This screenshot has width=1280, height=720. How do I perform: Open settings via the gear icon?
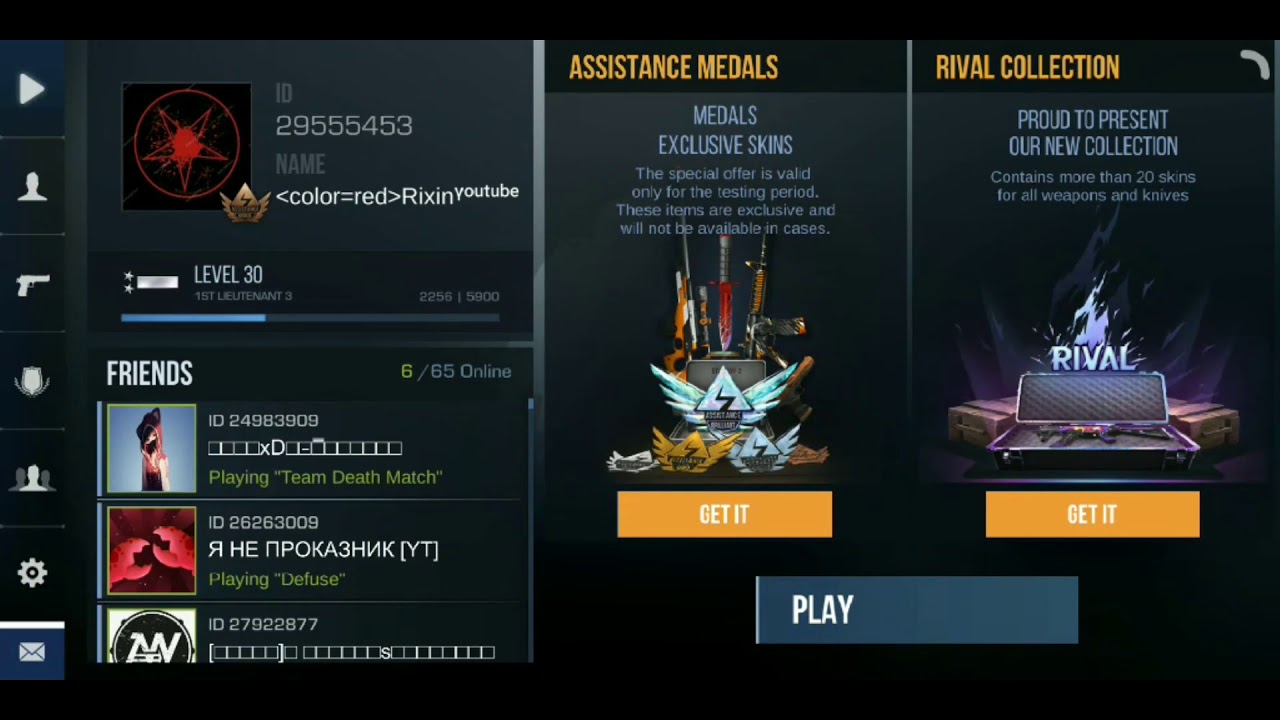pos(32,573)
